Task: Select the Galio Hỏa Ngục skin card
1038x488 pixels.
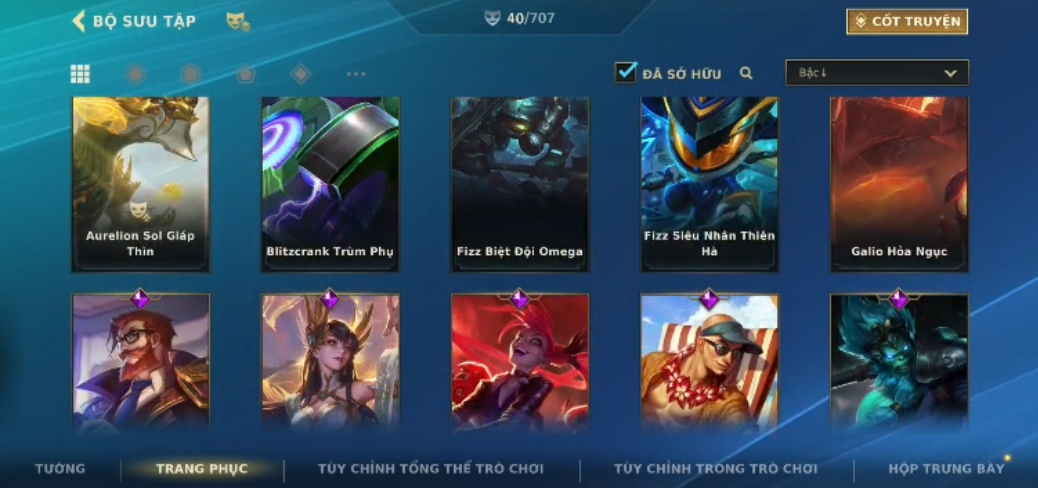Action: point(899,184)
